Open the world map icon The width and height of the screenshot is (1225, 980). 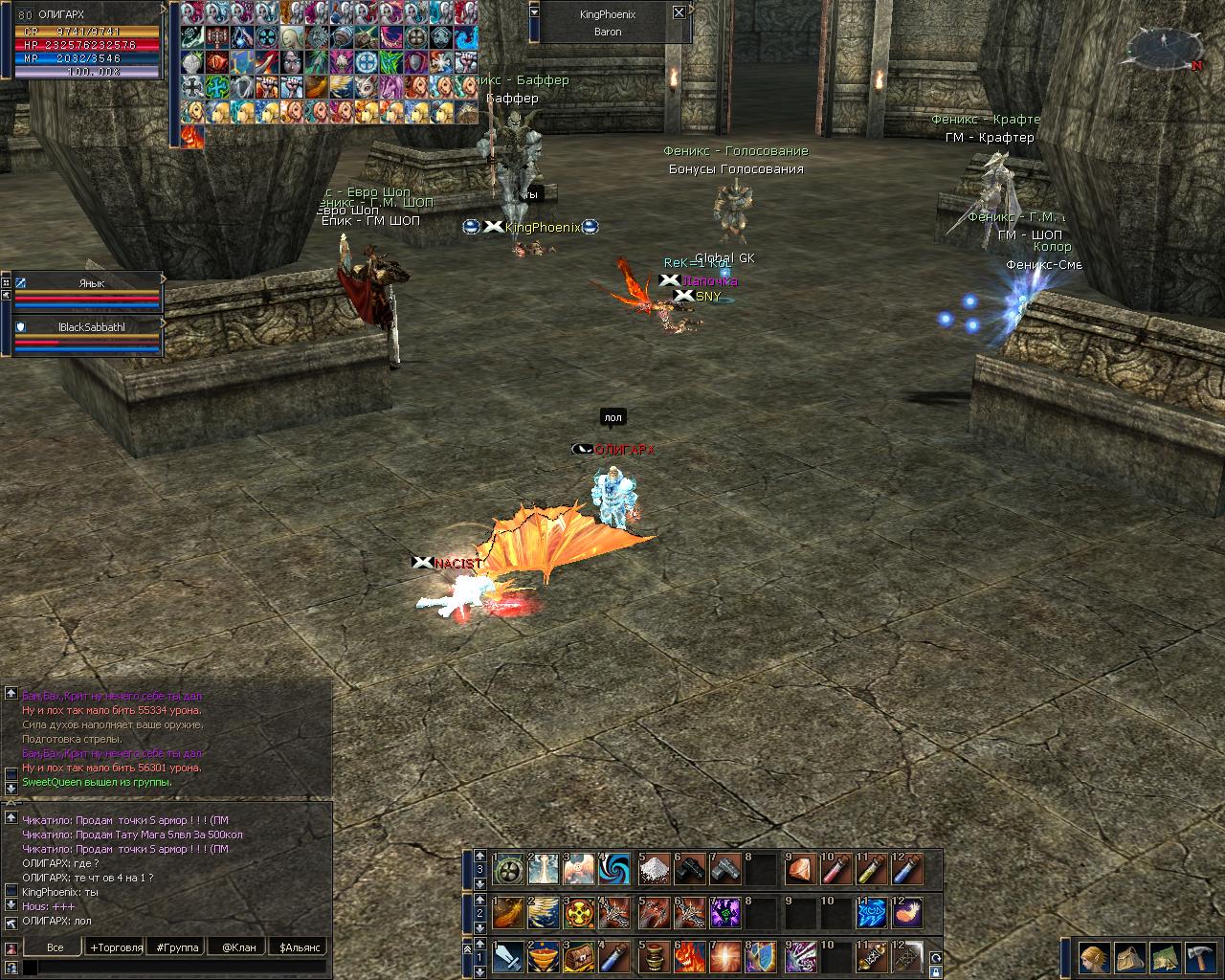[1162, 958]
